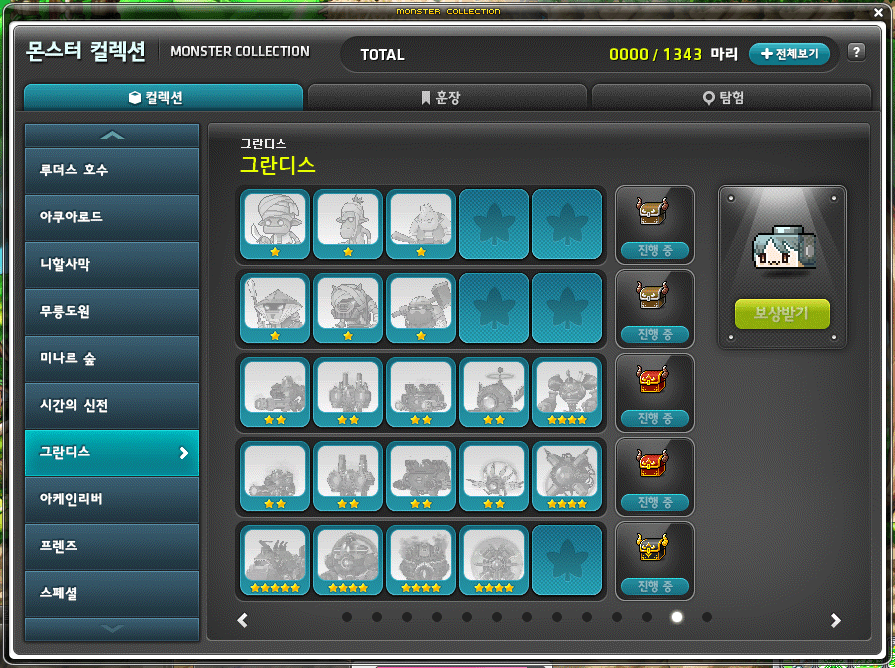Go to the previous collection page arrow
The width and height of the screenshot is (895, 668).
(x=242, y=620)
